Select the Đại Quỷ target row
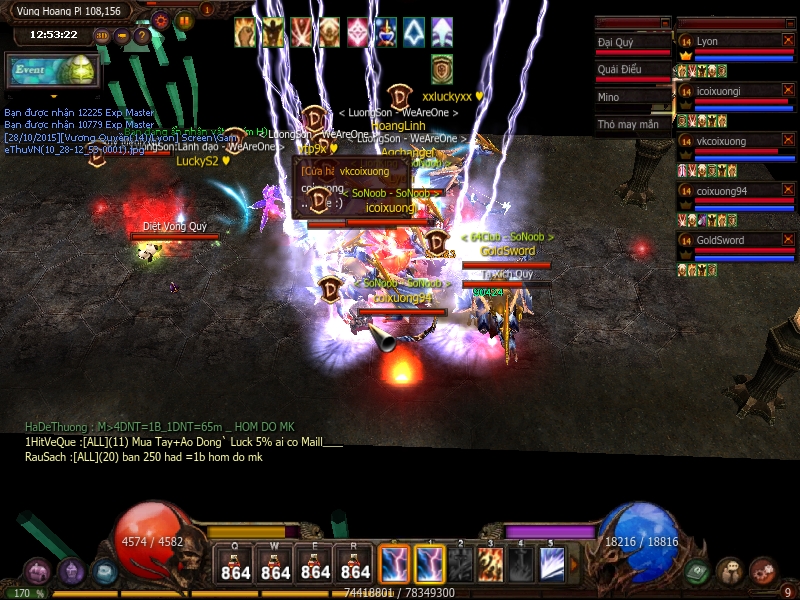 coord(632,43)
